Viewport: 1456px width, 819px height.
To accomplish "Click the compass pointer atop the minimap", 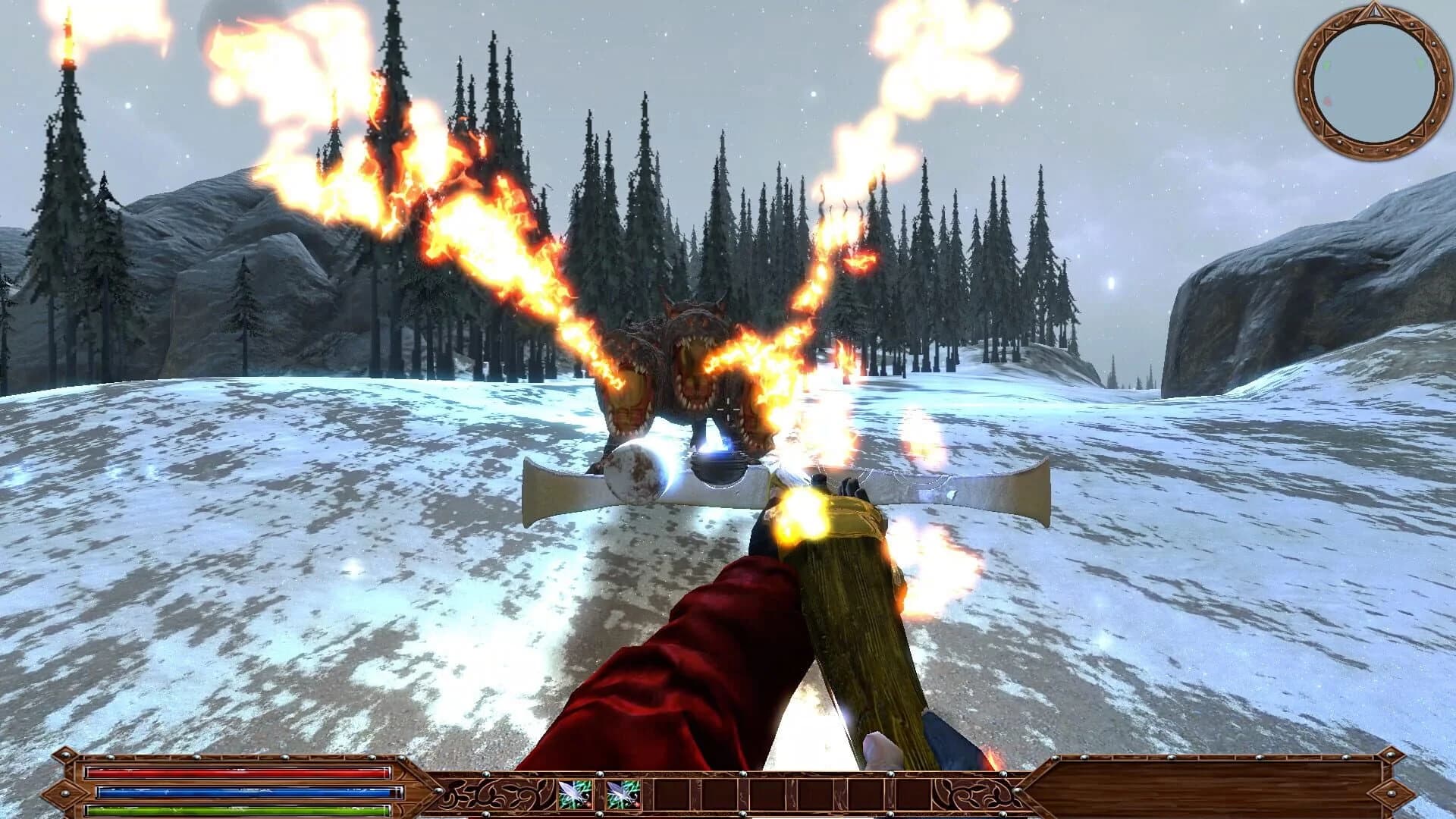I will 1375,12.
